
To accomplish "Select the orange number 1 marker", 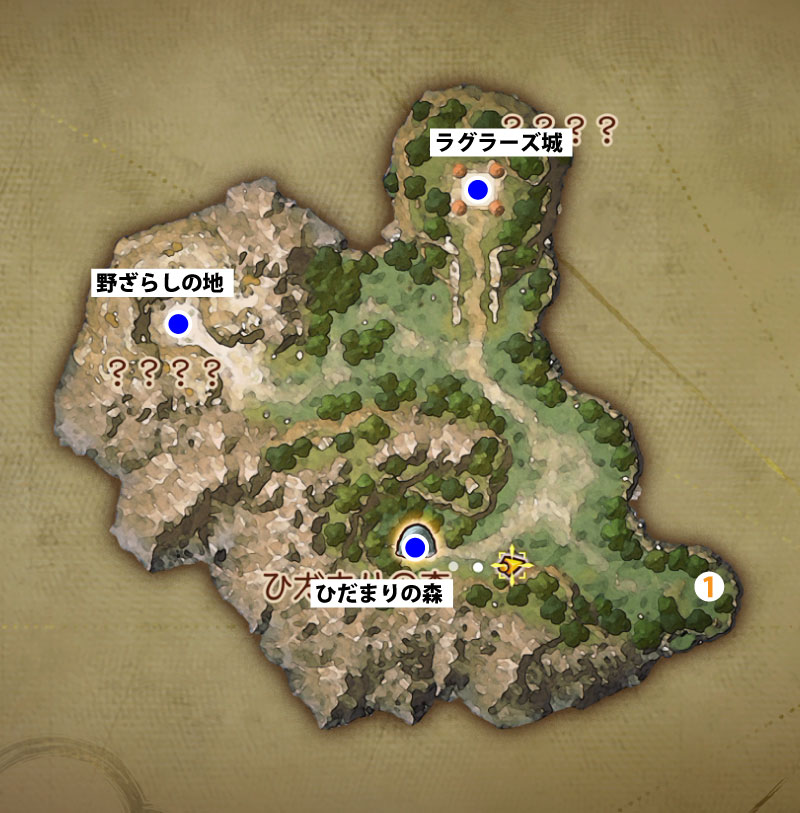I will [x=708, y=588].
